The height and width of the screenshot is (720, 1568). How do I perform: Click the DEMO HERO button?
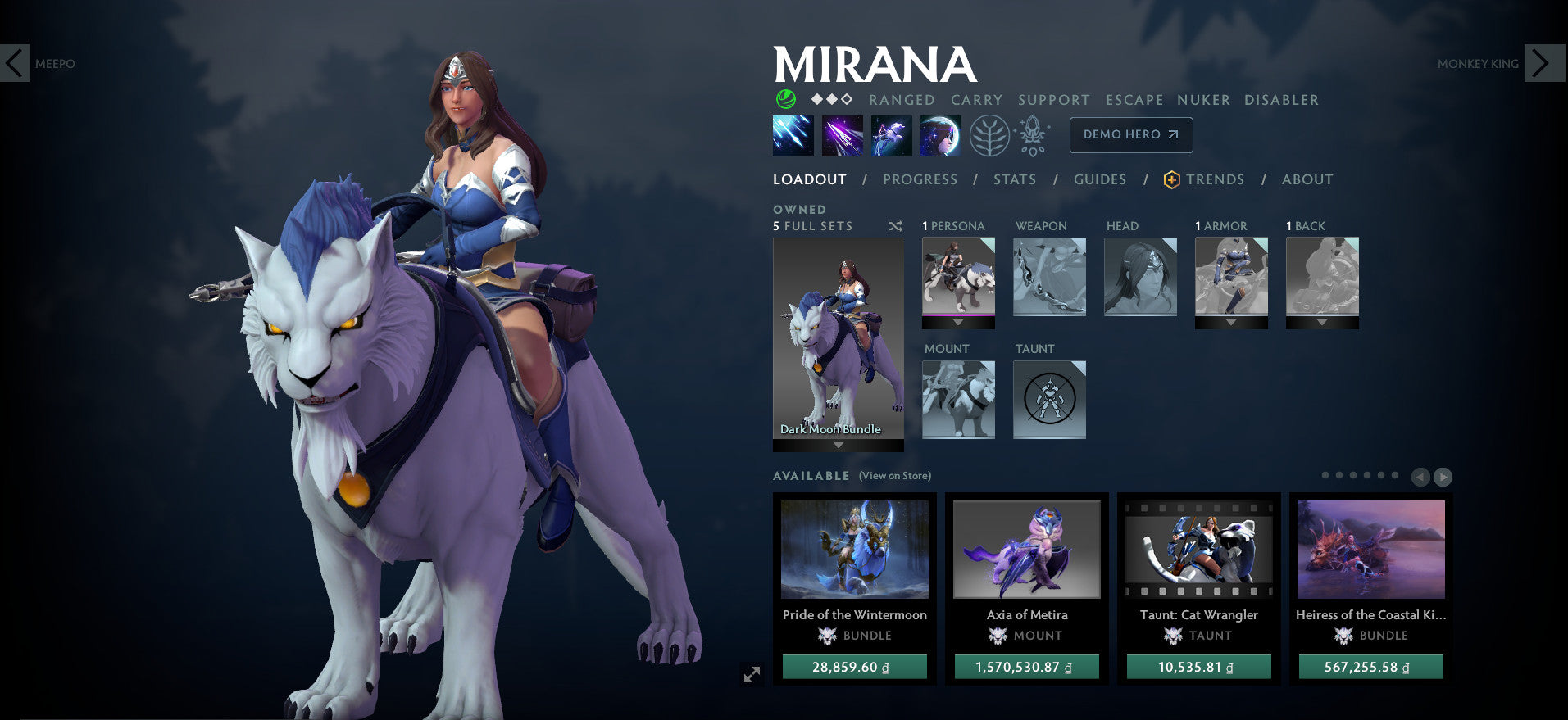(x=1130, y=134)
